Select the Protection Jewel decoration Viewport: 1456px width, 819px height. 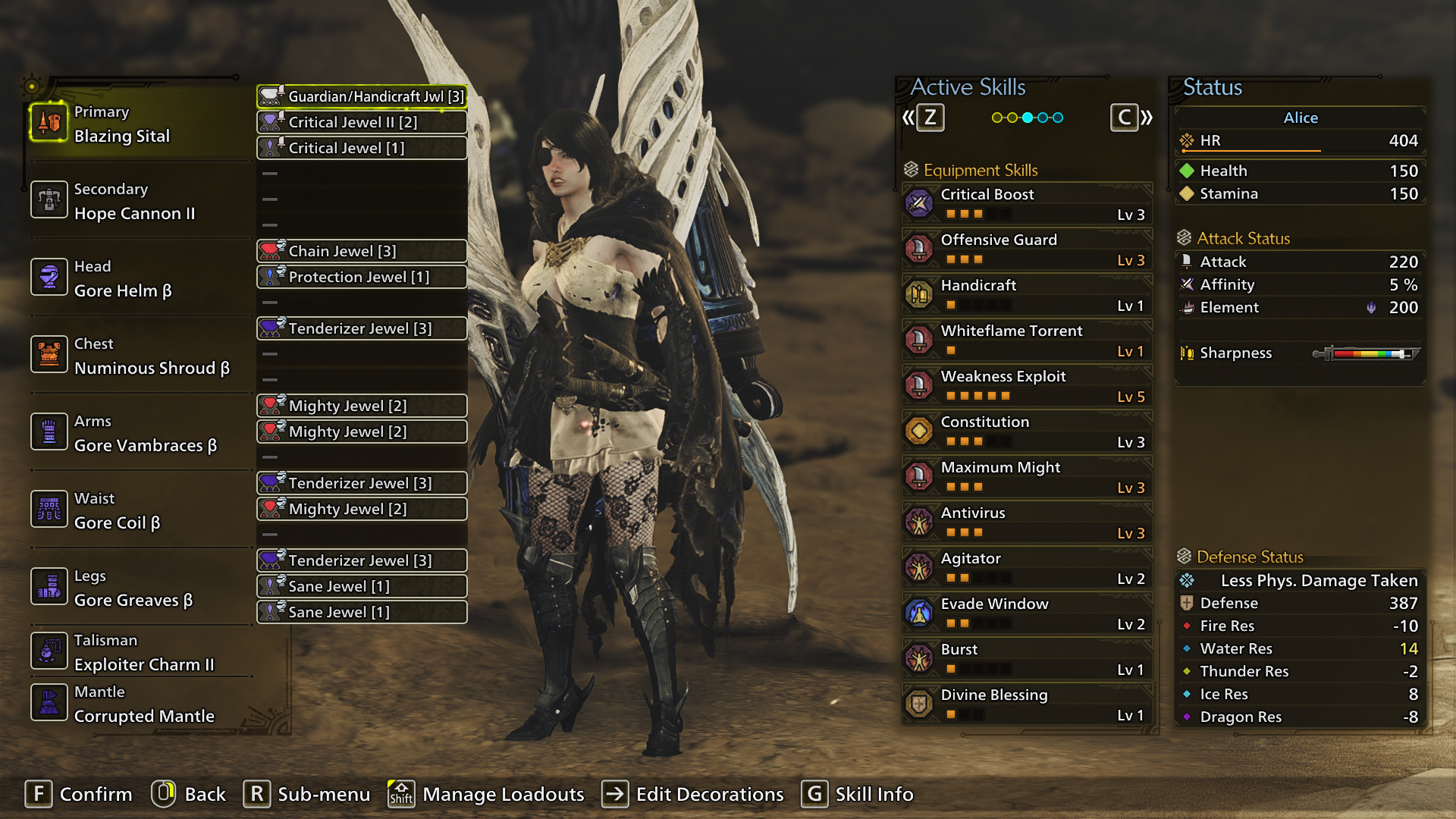coord(362,277)
